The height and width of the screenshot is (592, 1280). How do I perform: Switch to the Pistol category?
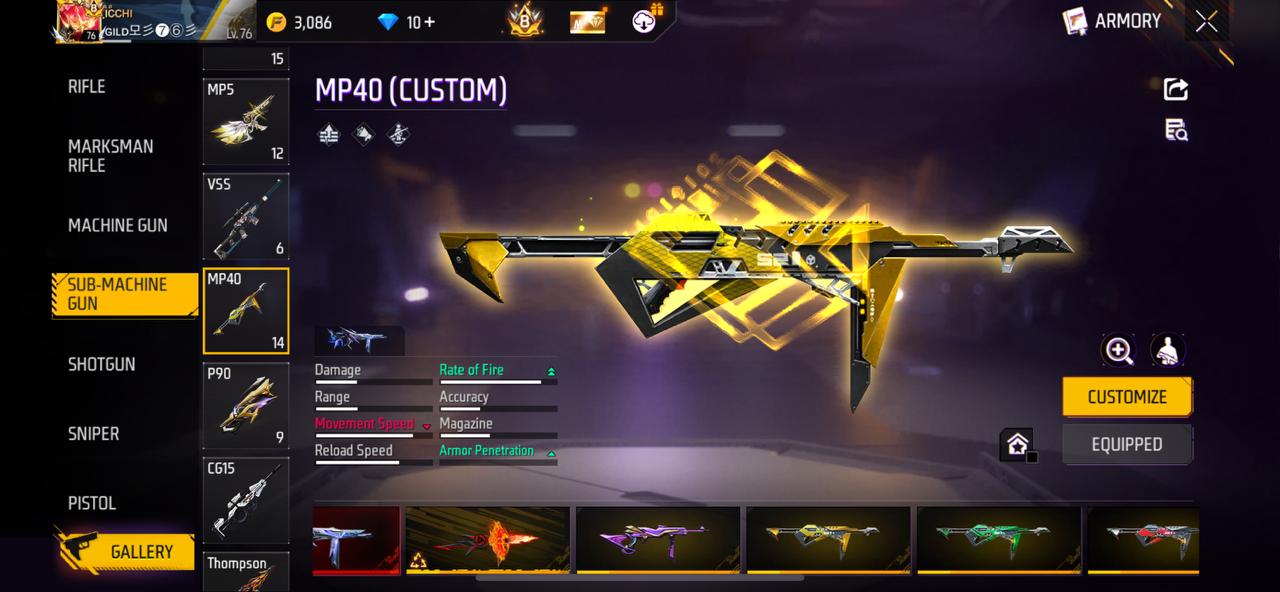[91, 503]
